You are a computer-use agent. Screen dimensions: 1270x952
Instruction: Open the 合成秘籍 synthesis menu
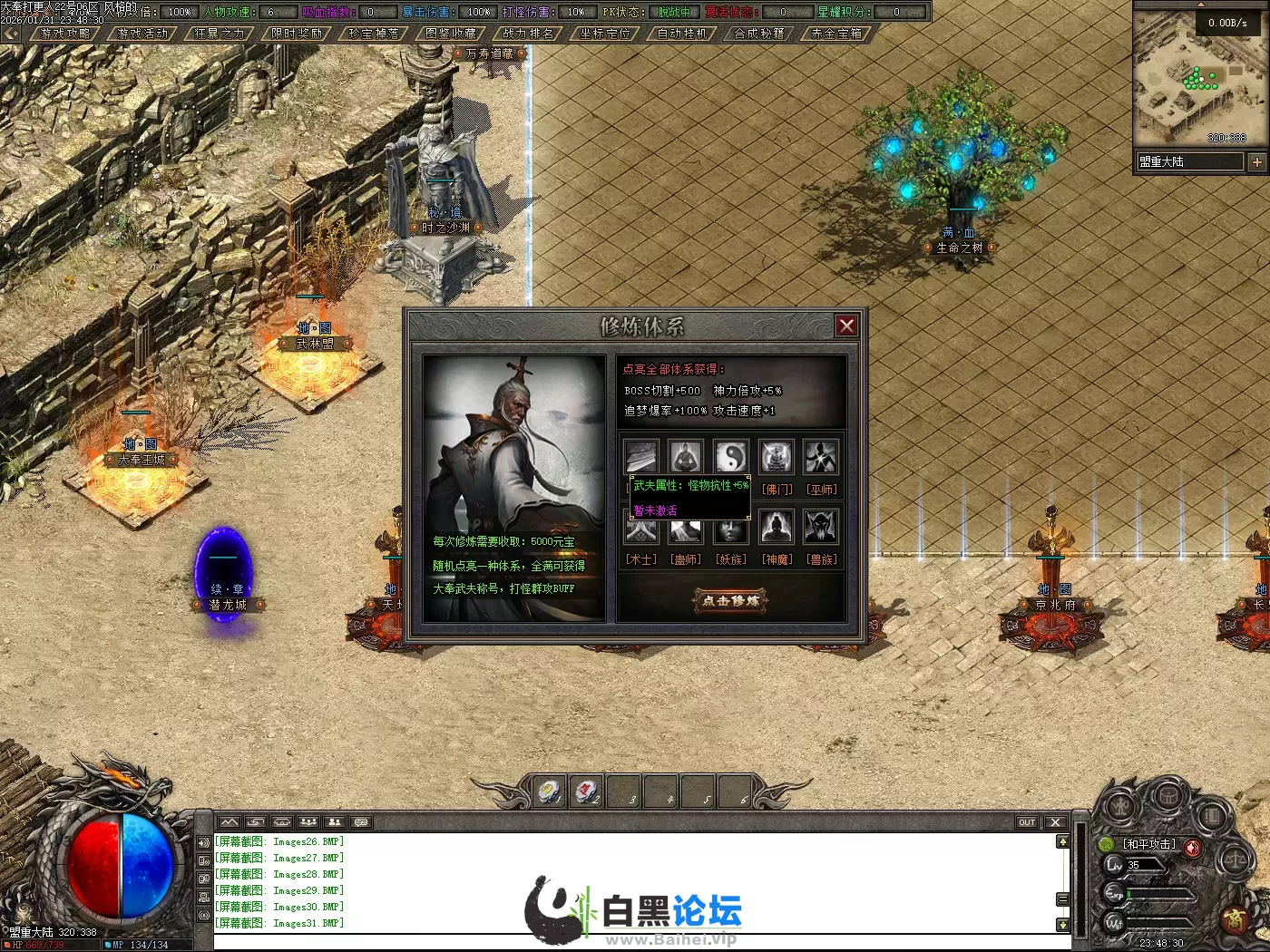coord(759,34)
